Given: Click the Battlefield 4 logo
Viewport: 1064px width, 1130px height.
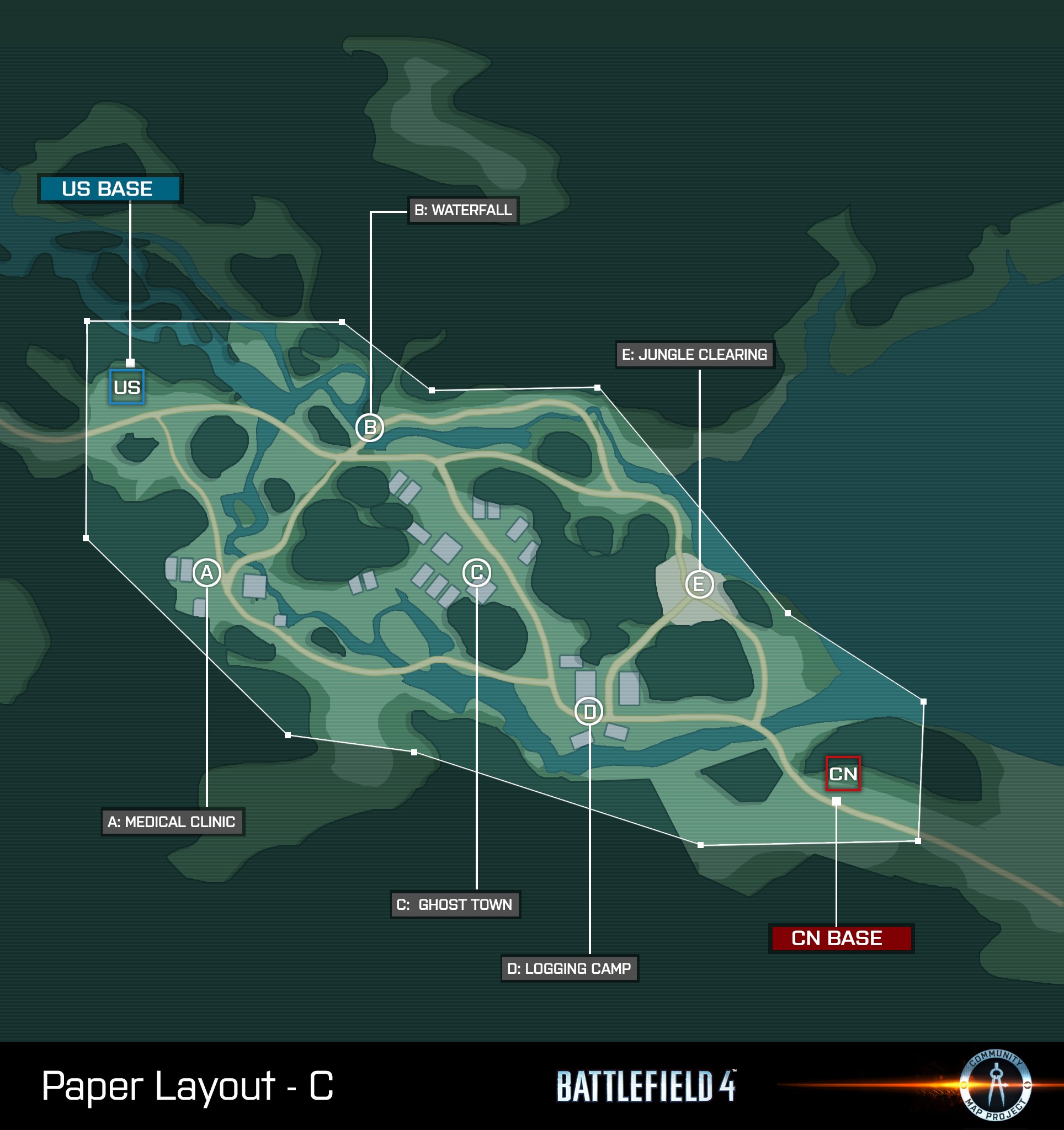Looking at the screenshot, I should tap(645, 1086).
